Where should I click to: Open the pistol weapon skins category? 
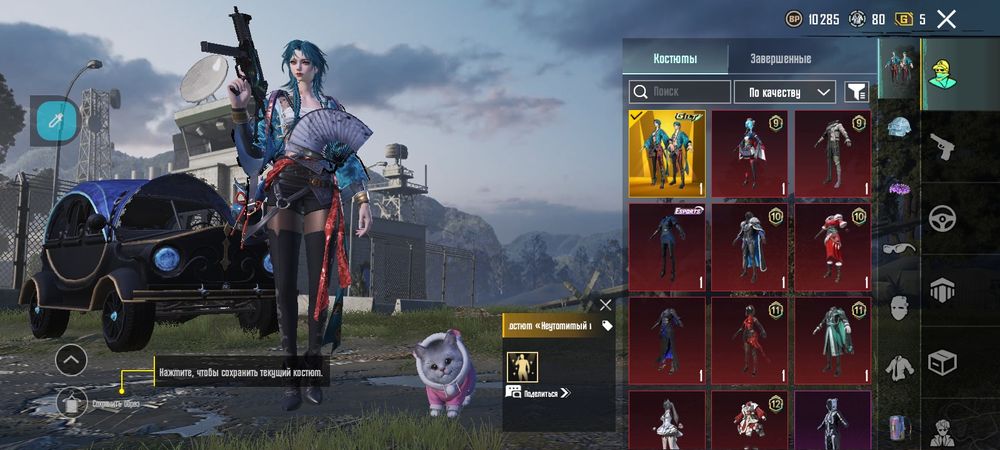click(x=941, y=146)
